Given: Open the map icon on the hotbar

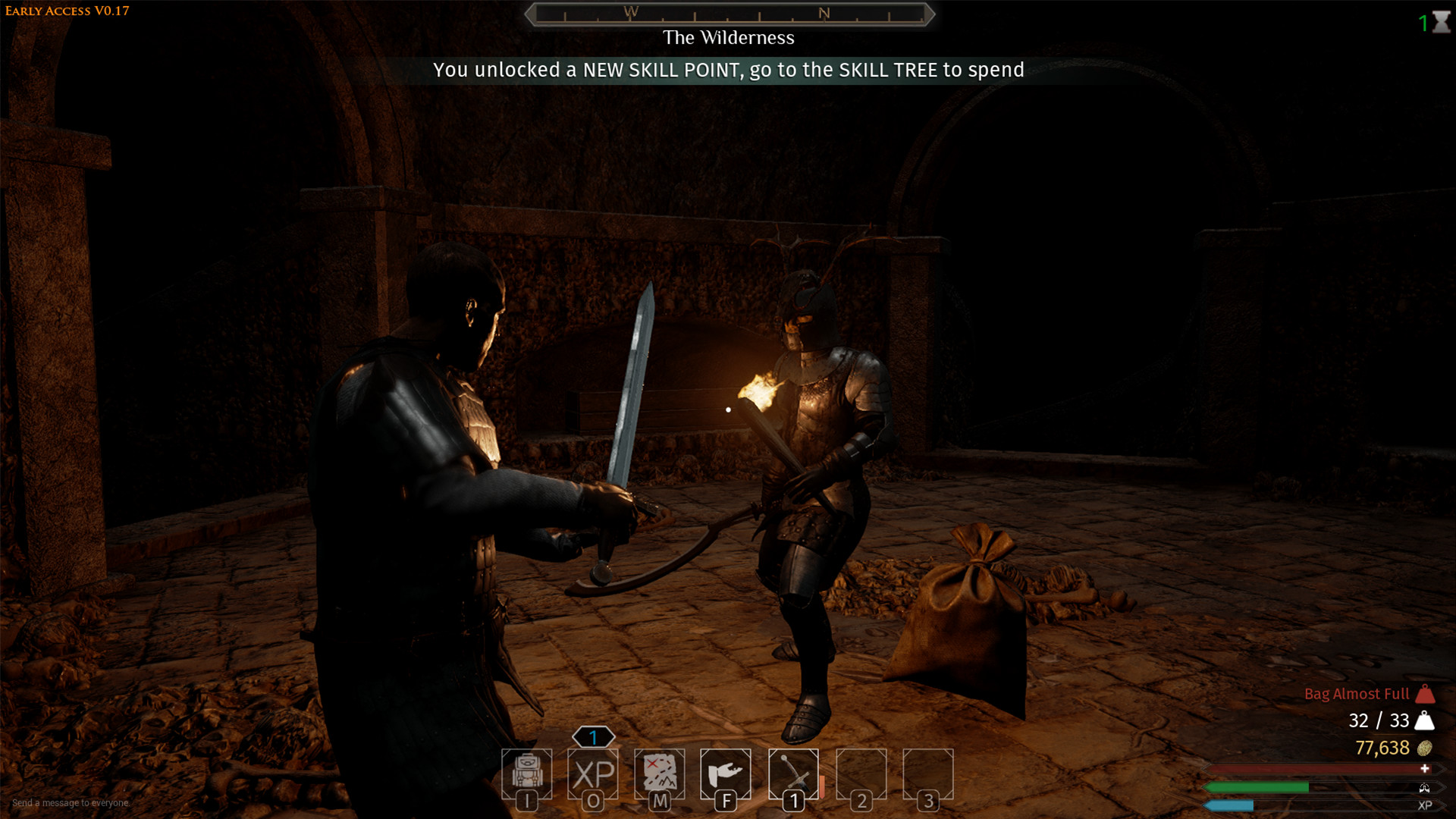Looking at the screenshot, I should pos(661,775).
